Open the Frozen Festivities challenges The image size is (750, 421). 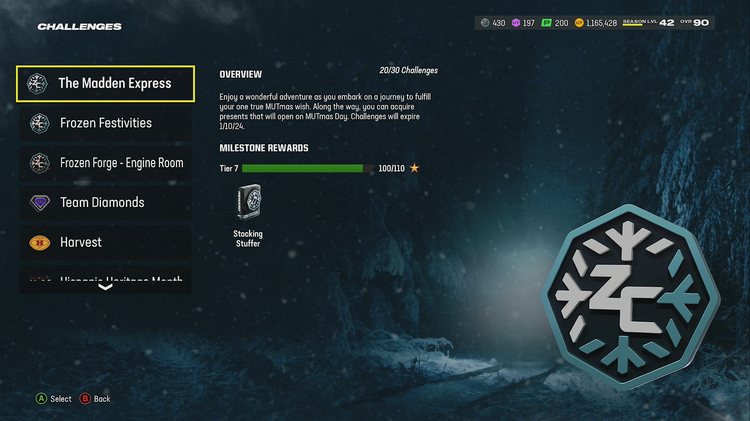[105, 123]
